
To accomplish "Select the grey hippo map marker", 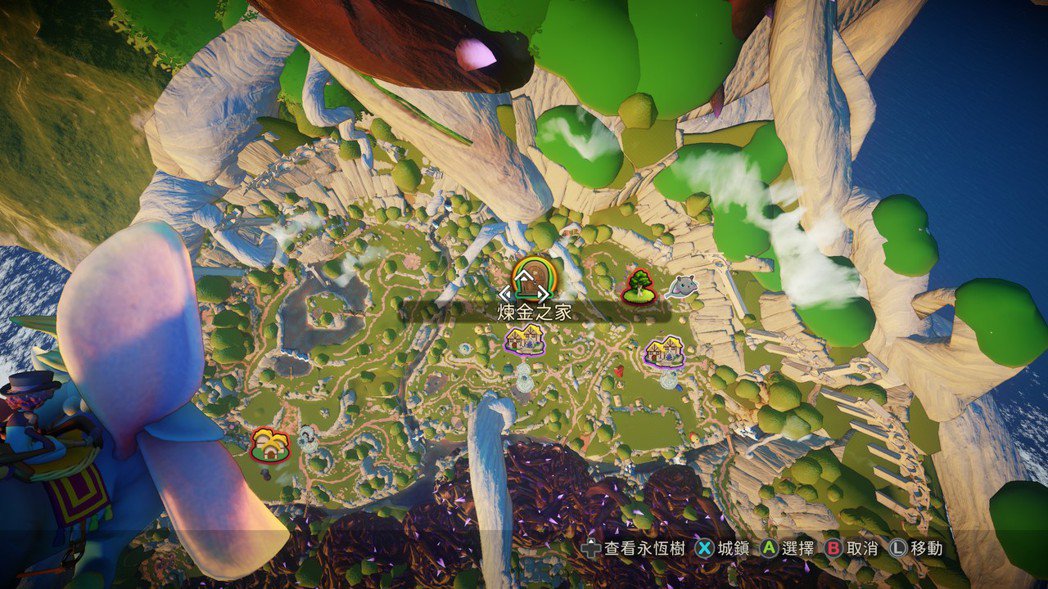I will (x=683, y=288).
